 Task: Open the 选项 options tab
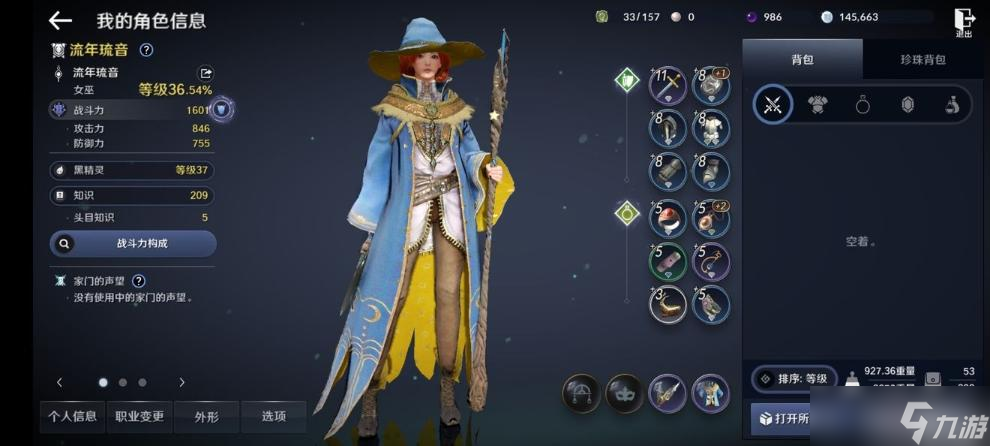click(273, 416)
